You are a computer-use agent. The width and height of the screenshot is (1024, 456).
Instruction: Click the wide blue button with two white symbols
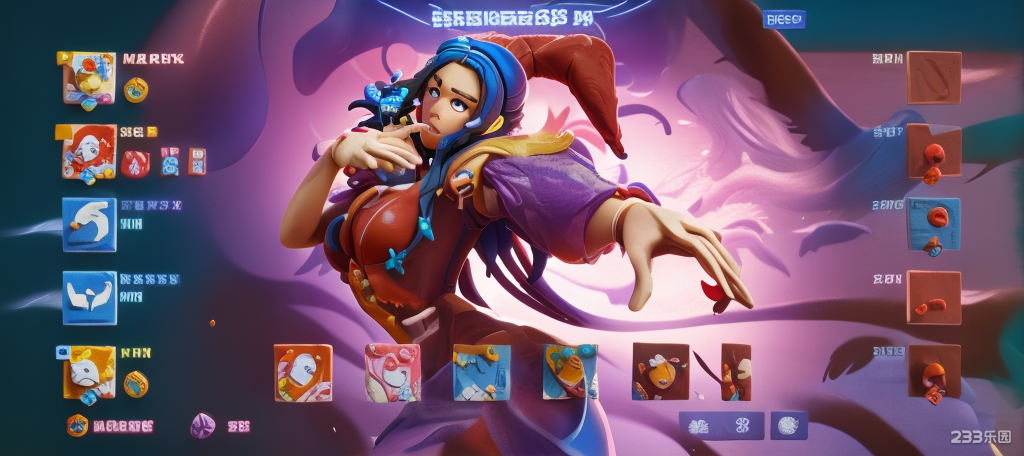click(x=721, y=425)
